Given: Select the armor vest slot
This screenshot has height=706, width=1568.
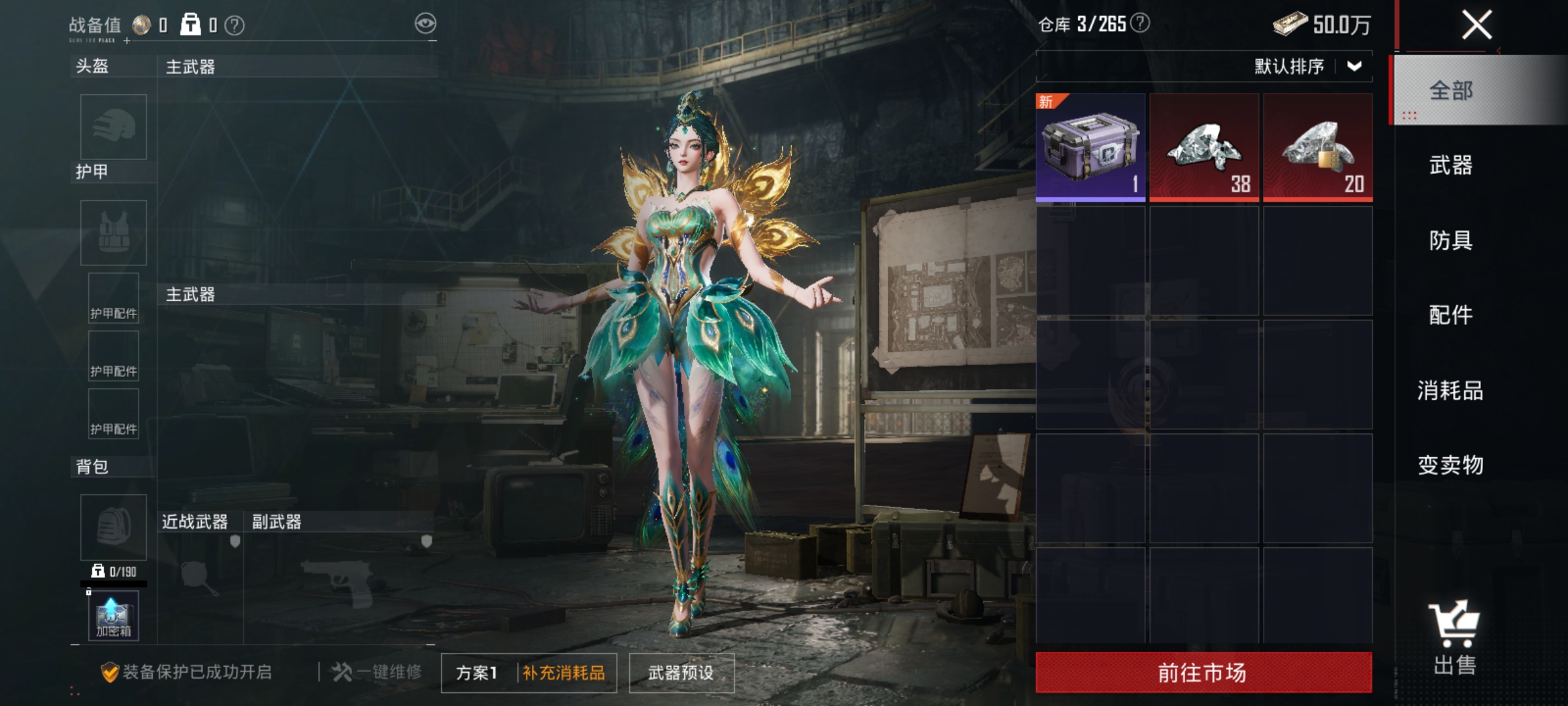Looking at the screenshot, I should [112, 233].
